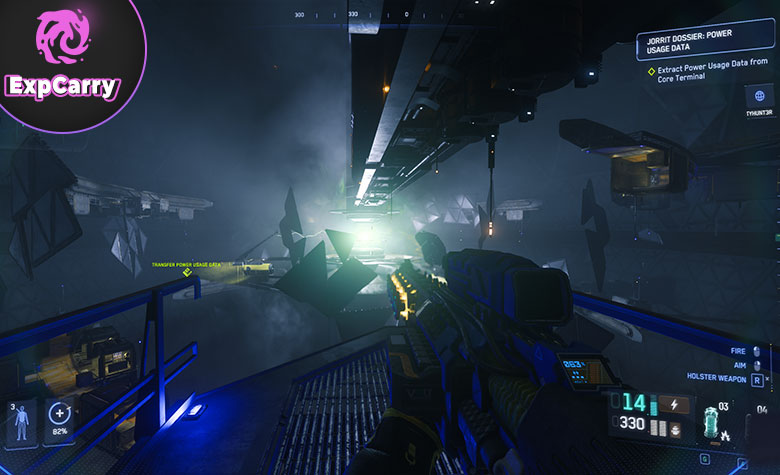Select the body status figure icon
780x475 pixels.
22,425
